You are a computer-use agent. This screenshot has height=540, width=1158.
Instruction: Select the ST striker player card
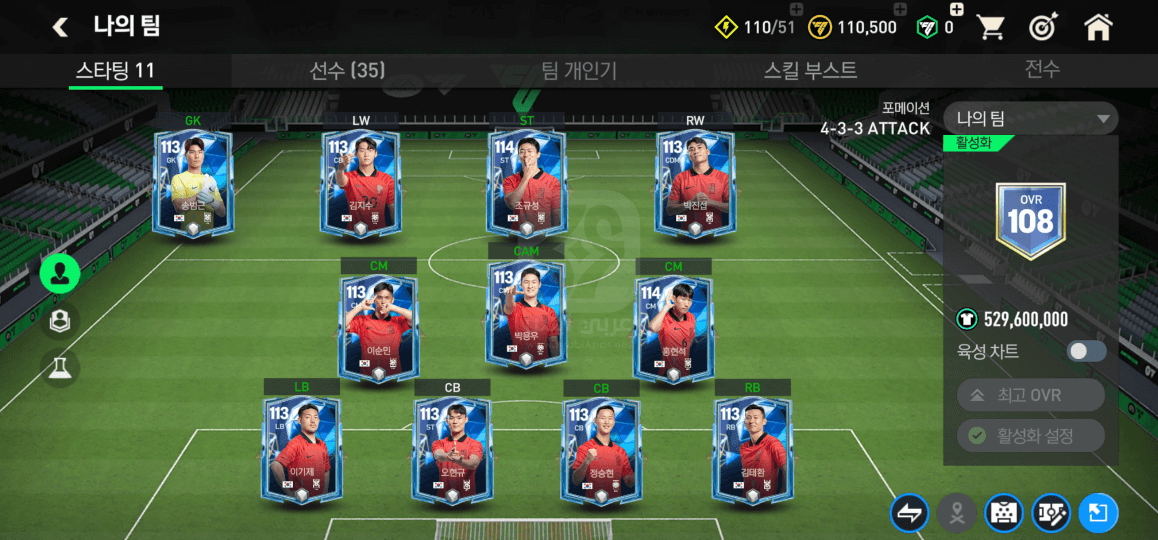(x=526, y=184)
